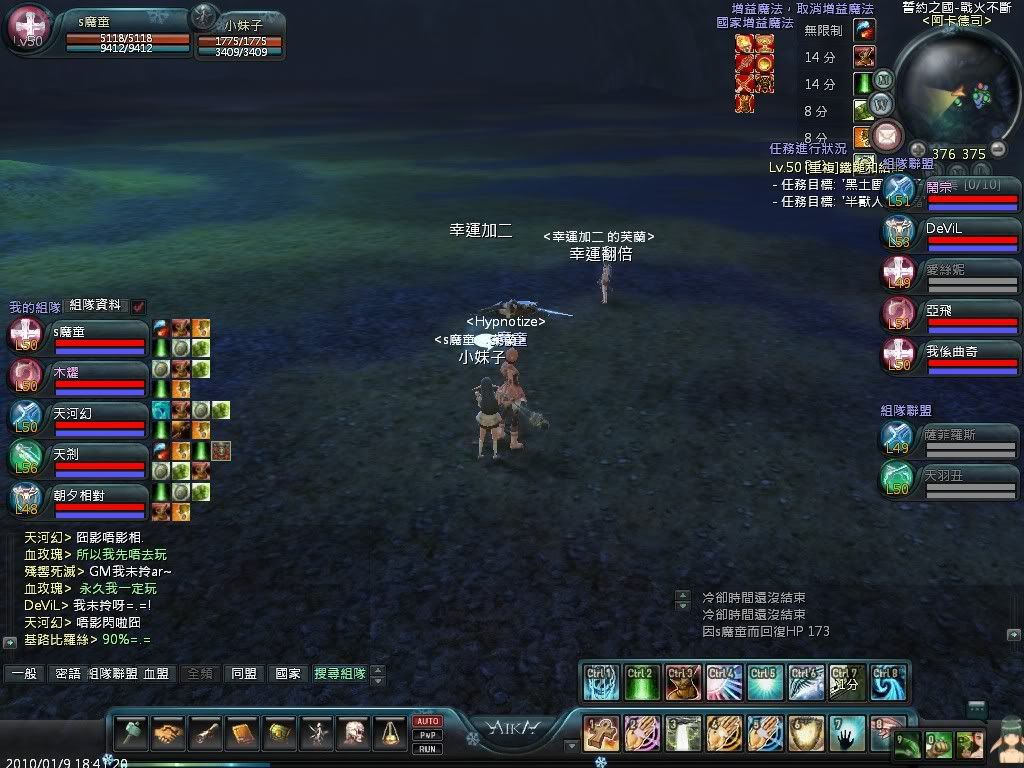Screen dimensions: 1024x768
Task: Toggle the checkbox beside 組隊資料
Action: click(139, 306)
